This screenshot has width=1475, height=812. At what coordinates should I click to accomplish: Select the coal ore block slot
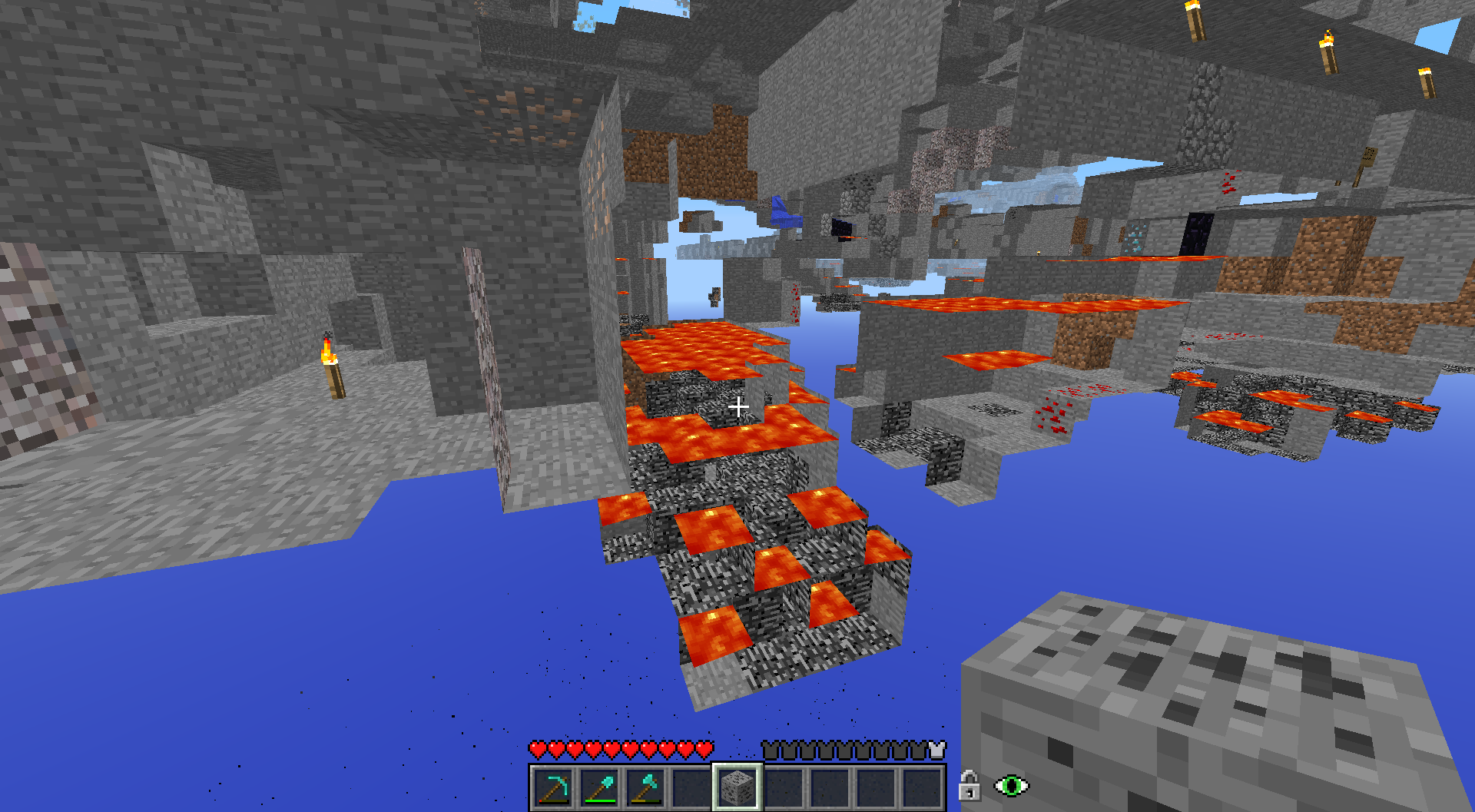coord(737,787)
